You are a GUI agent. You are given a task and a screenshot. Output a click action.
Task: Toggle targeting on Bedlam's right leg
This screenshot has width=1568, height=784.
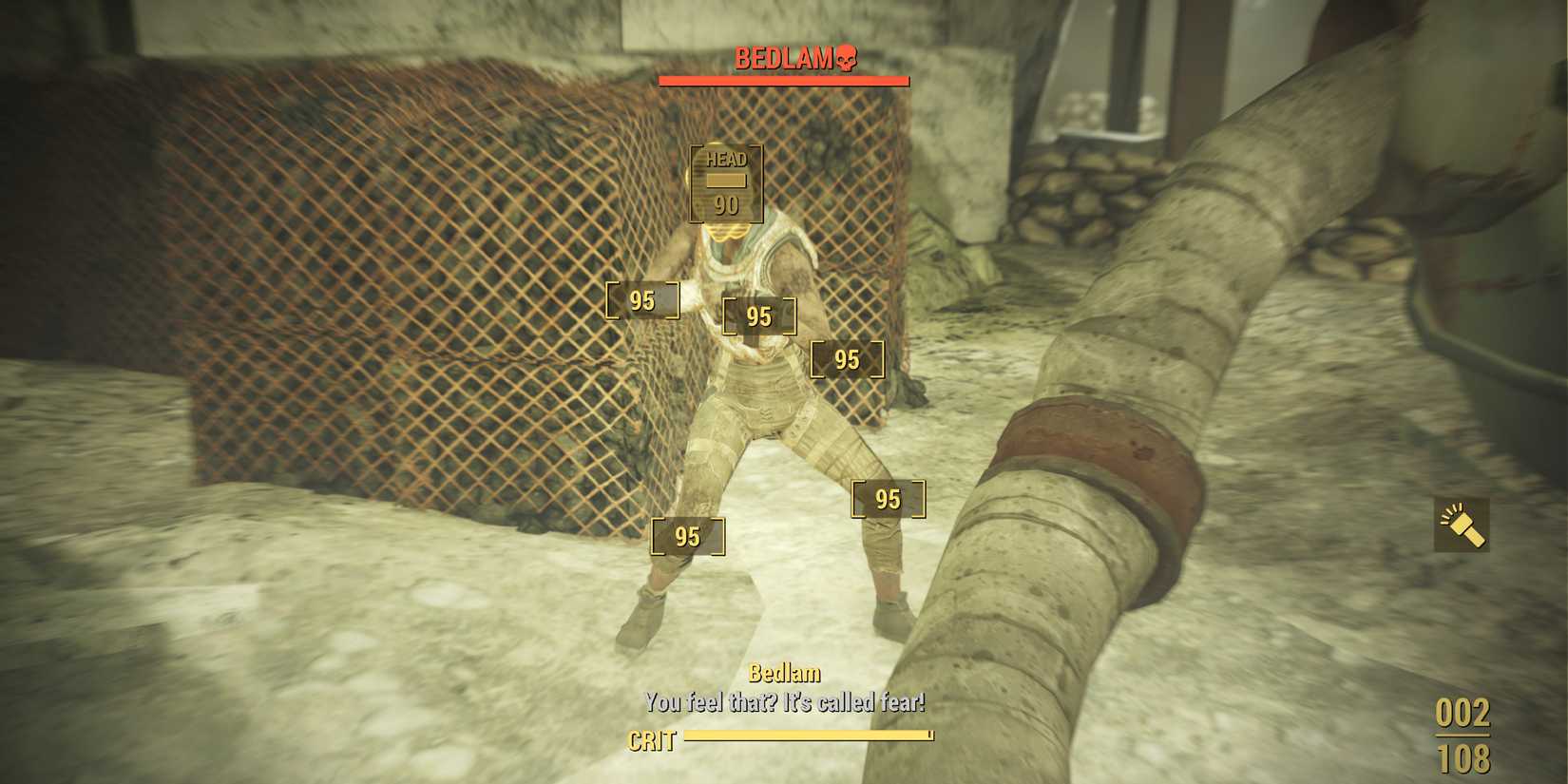888,498
